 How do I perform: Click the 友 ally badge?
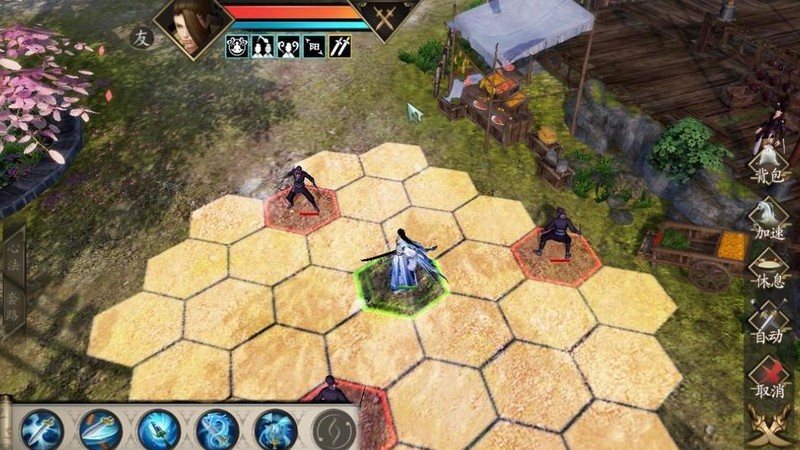coord(141,38)
